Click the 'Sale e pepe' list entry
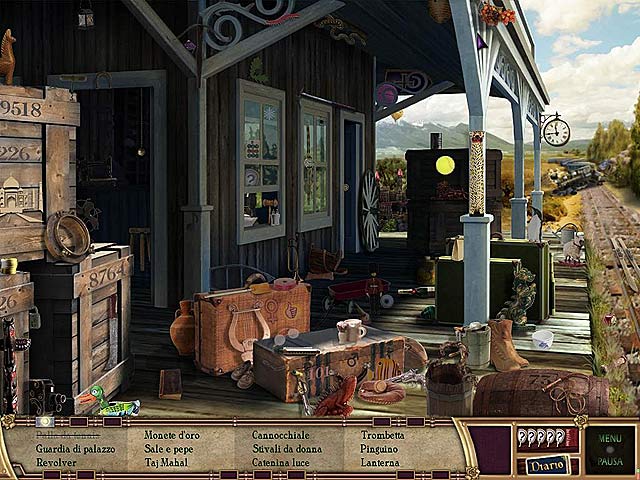Viewport: 640px width, 480px height. [171, 449]
